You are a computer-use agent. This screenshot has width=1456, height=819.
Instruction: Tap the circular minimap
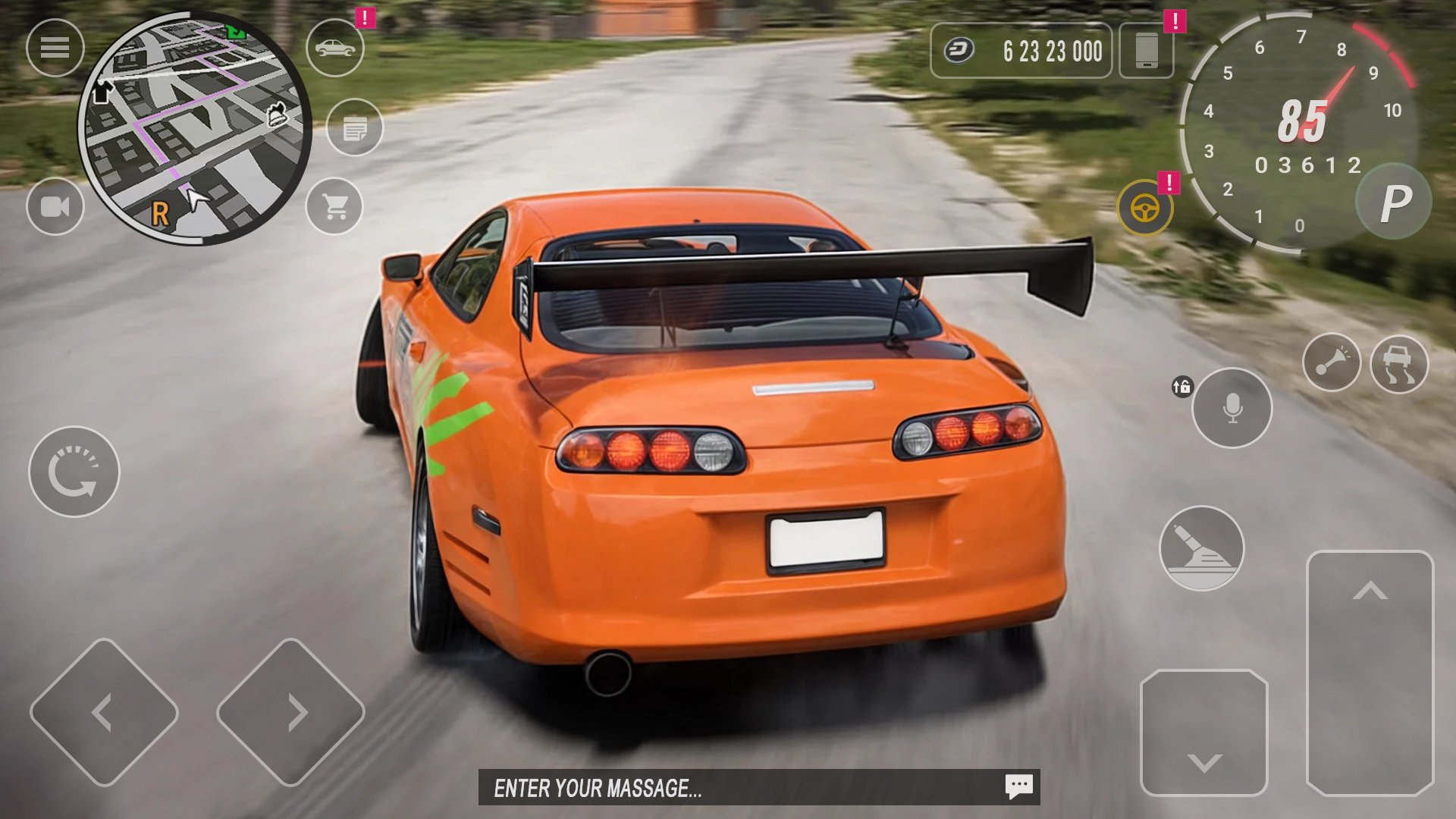click(x=195, y=129)
